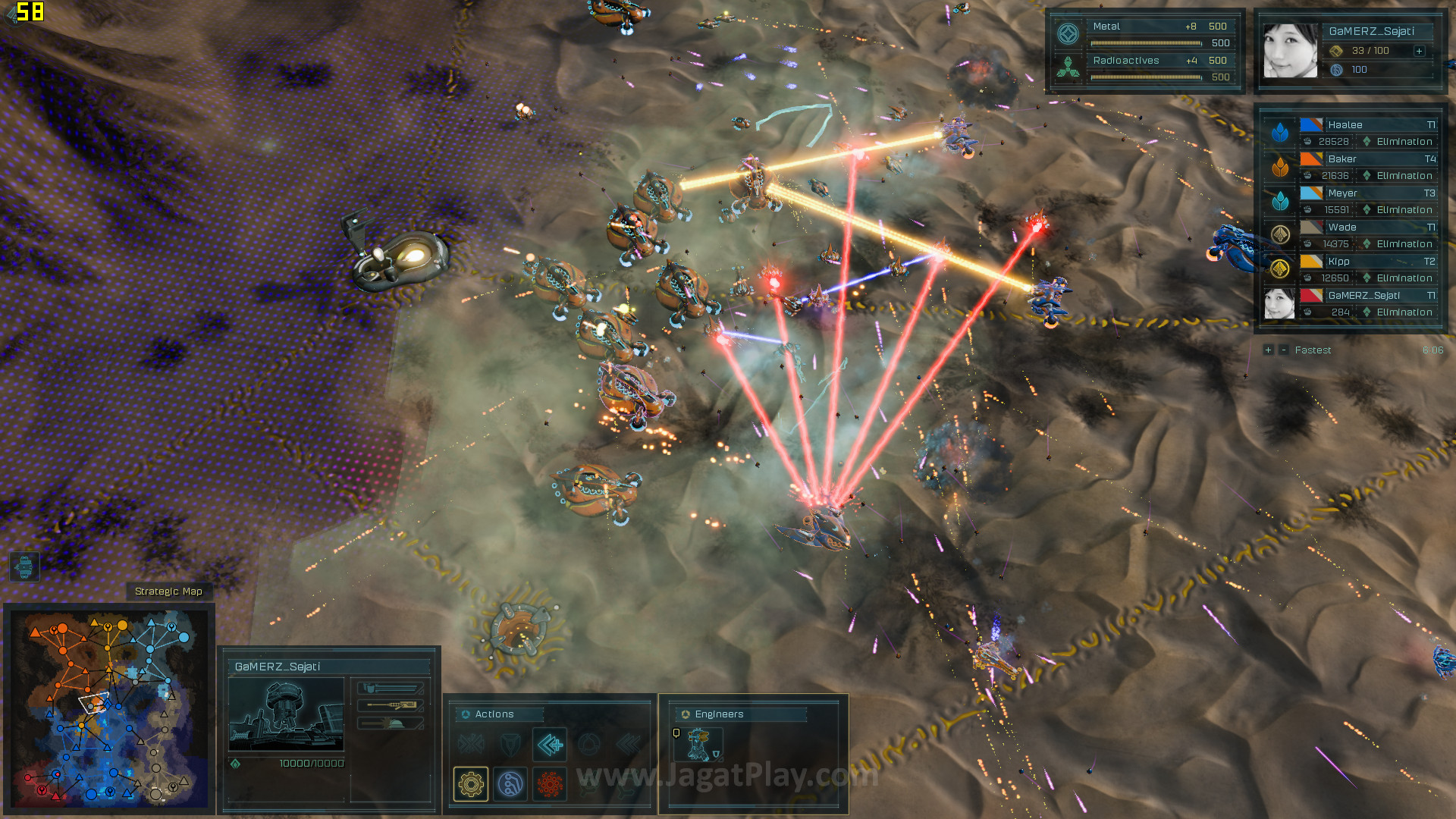This screenshot has height=819, width=1456.
Task: Click the plus button beside 33 / 100
Action: [x=1419, y=51]
